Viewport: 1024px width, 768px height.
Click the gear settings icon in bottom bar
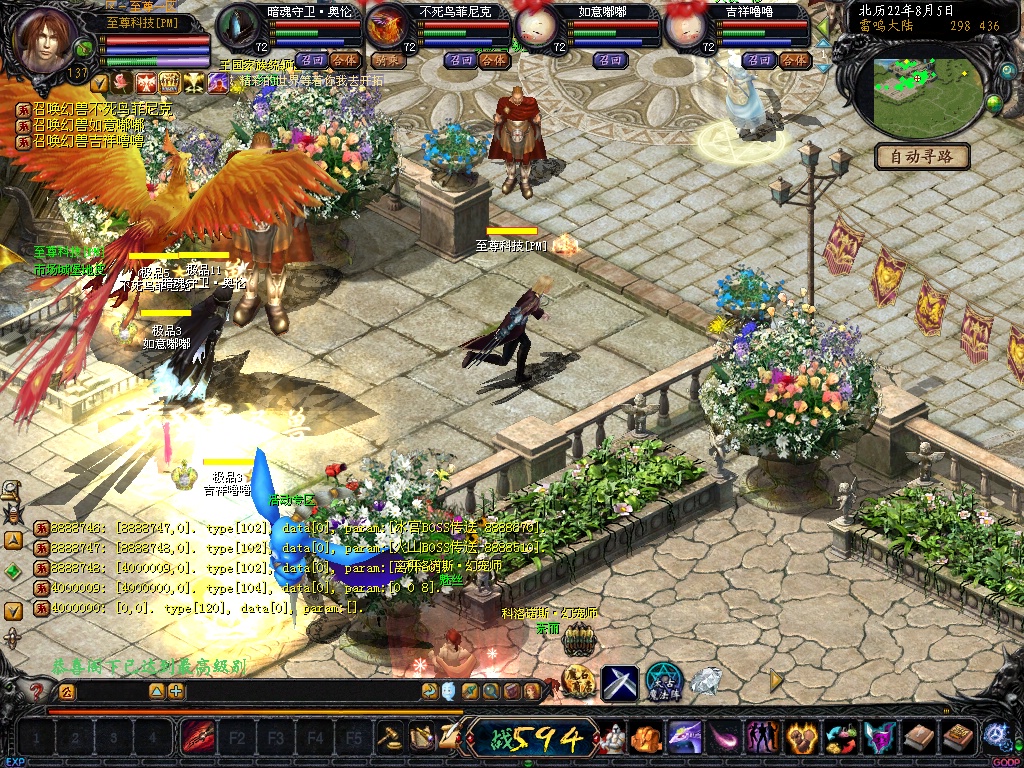[994, 736]
